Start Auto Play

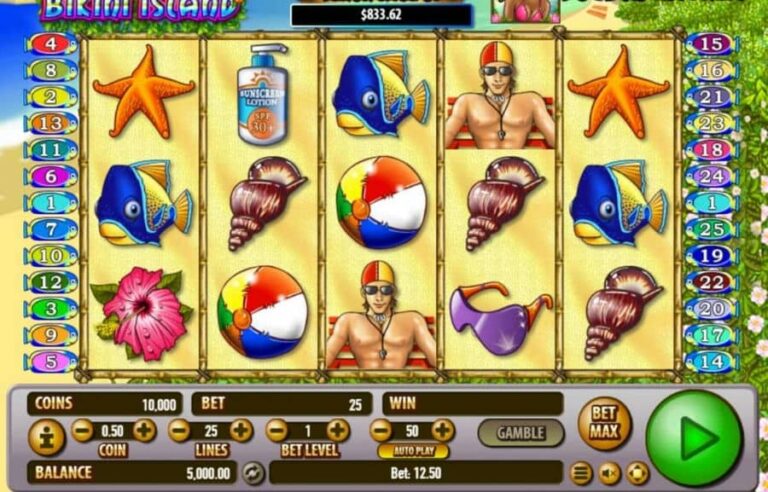click(407, 451)
